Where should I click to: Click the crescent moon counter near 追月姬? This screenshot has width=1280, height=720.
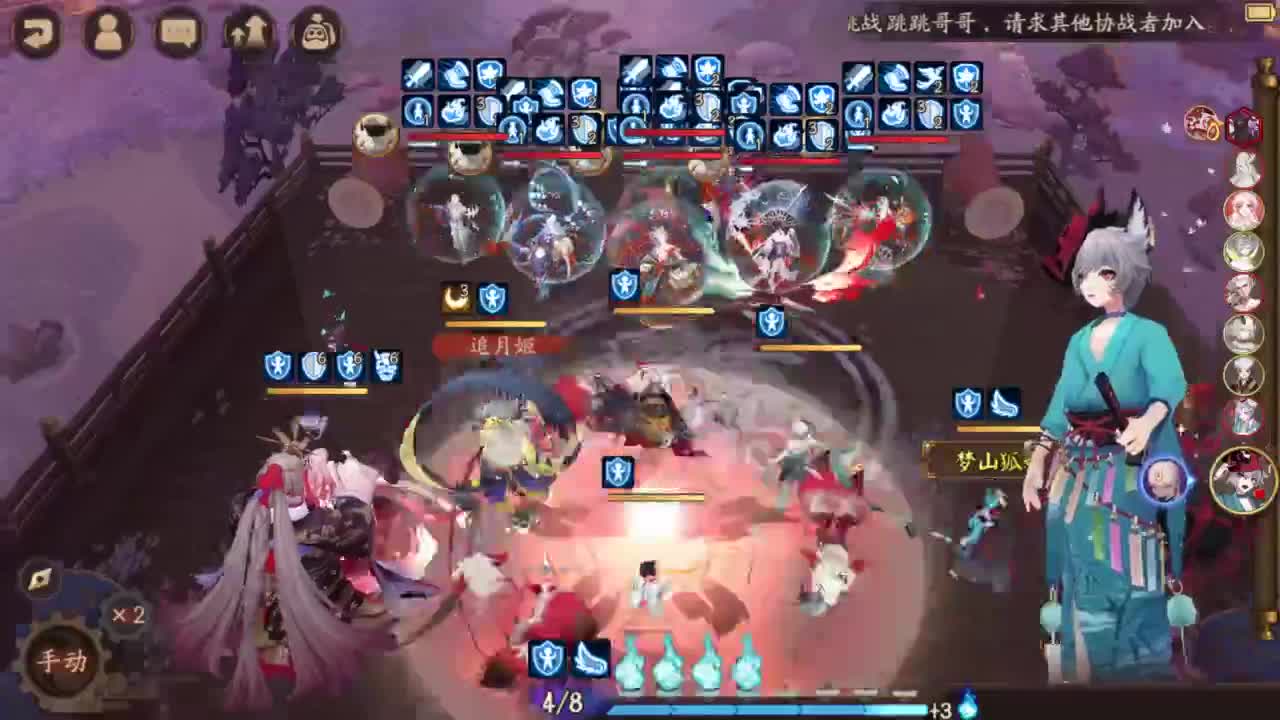coord(456,295)
